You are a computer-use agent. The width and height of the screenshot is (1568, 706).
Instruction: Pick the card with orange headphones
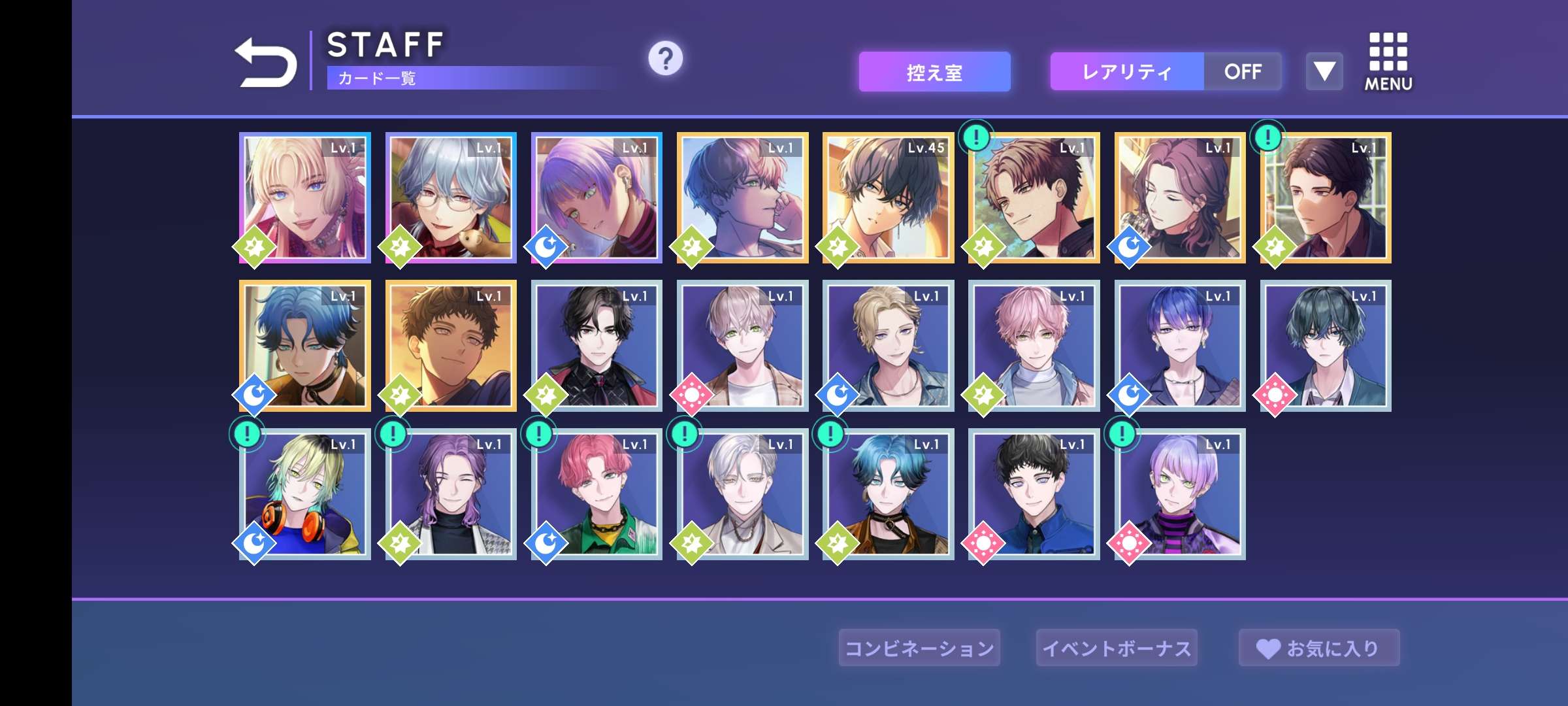coord(305,494)
